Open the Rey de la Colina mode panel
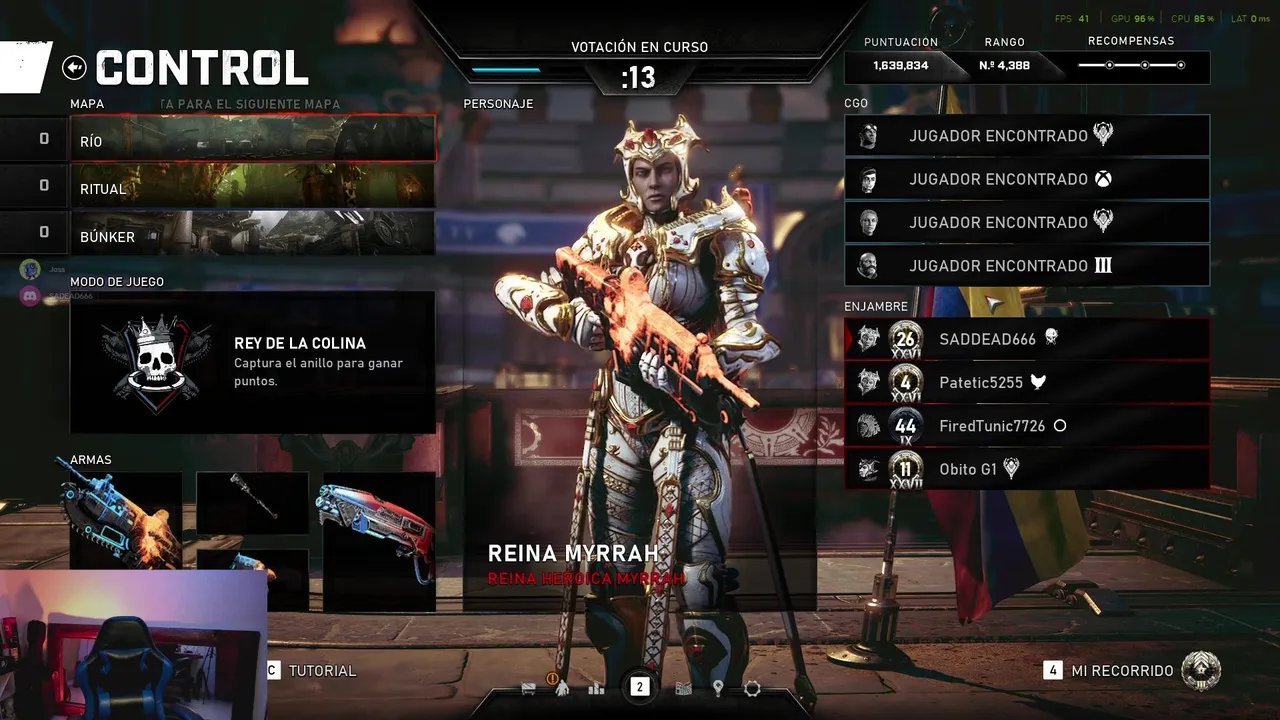The width and height of the screenshot is (1280, 720). [252, 362]
